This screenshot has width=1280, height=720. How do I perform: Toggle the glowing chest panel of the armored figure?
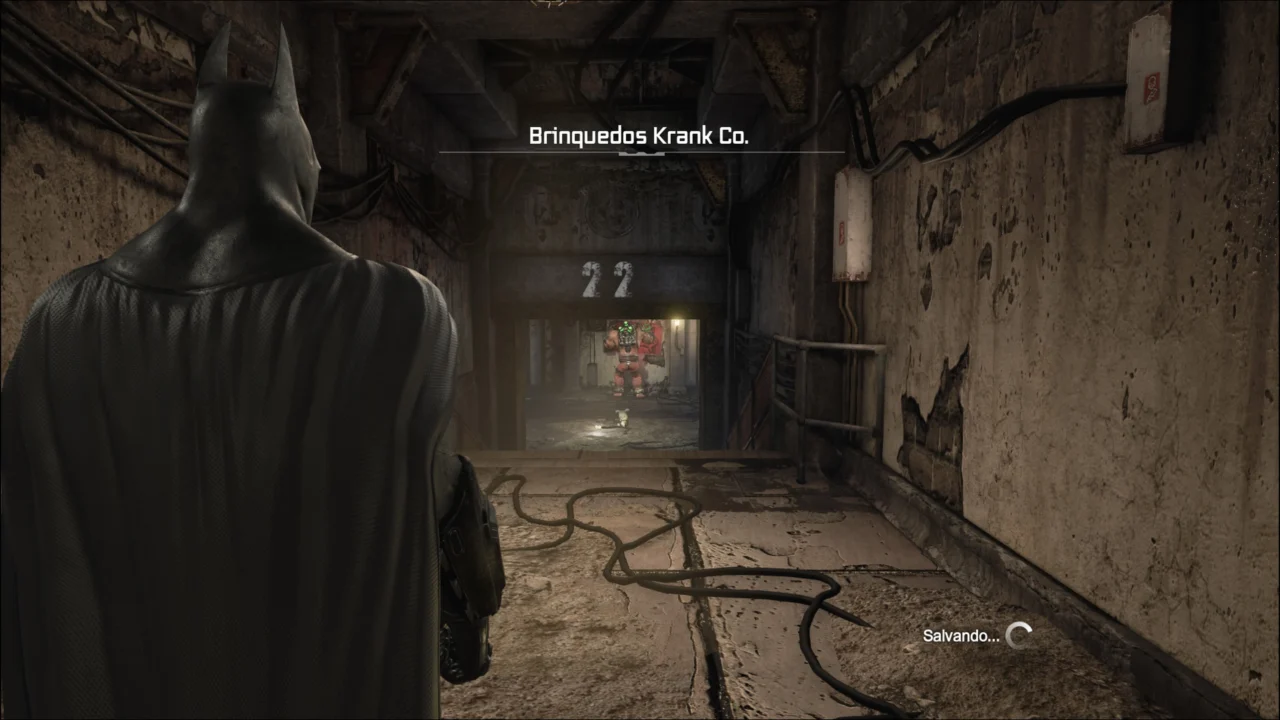tap(627, 341)
